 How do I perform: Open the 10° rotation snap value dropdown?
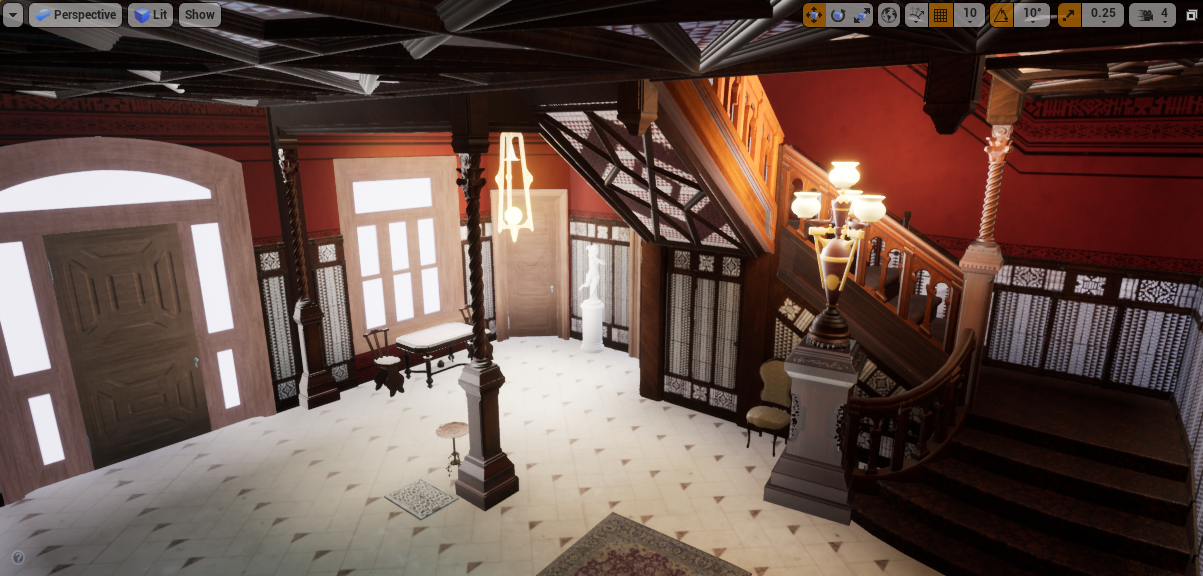[x=1032, y=15]
